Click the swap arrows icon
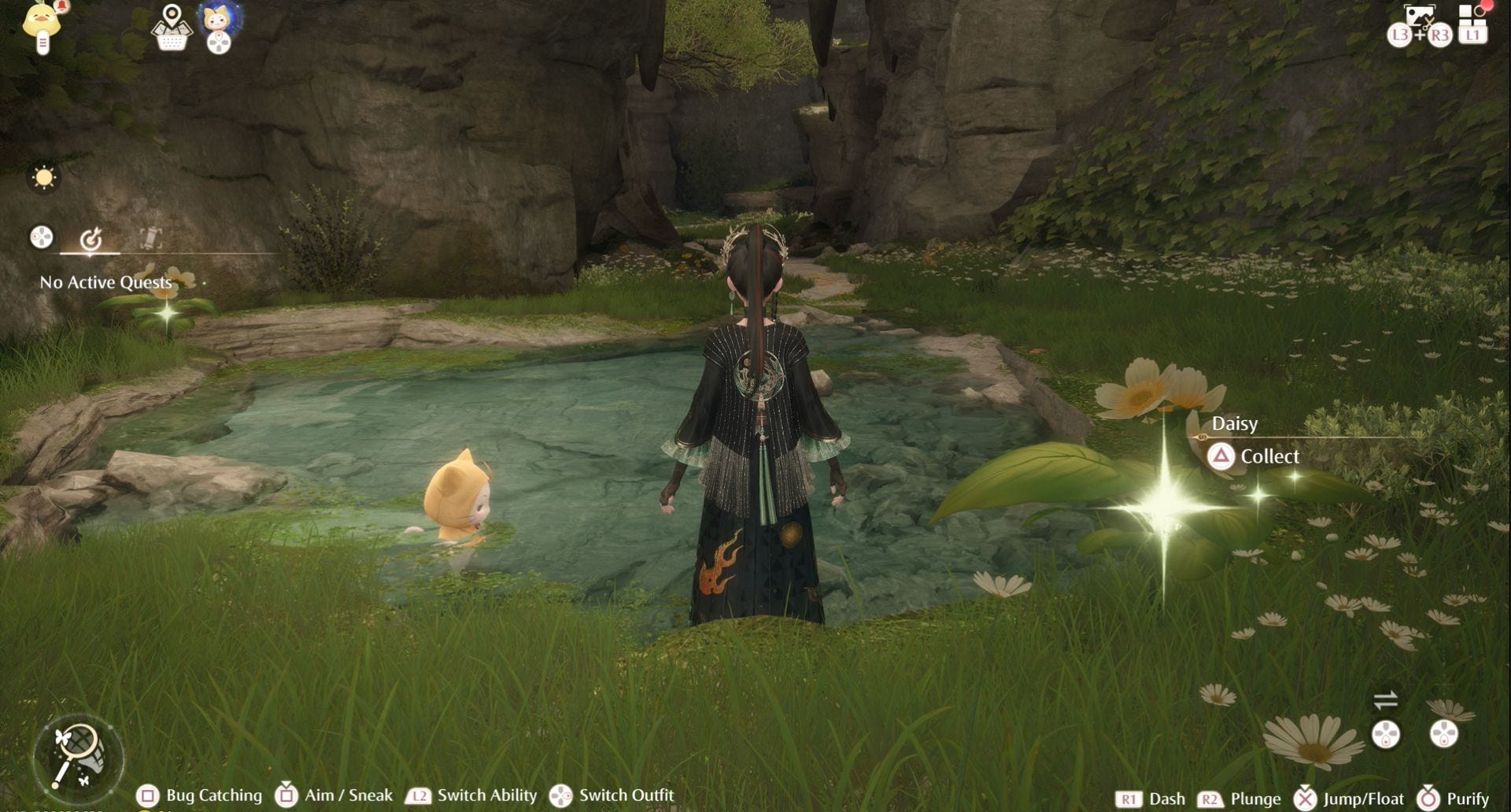1511x812 pixels. [1385, 699]
